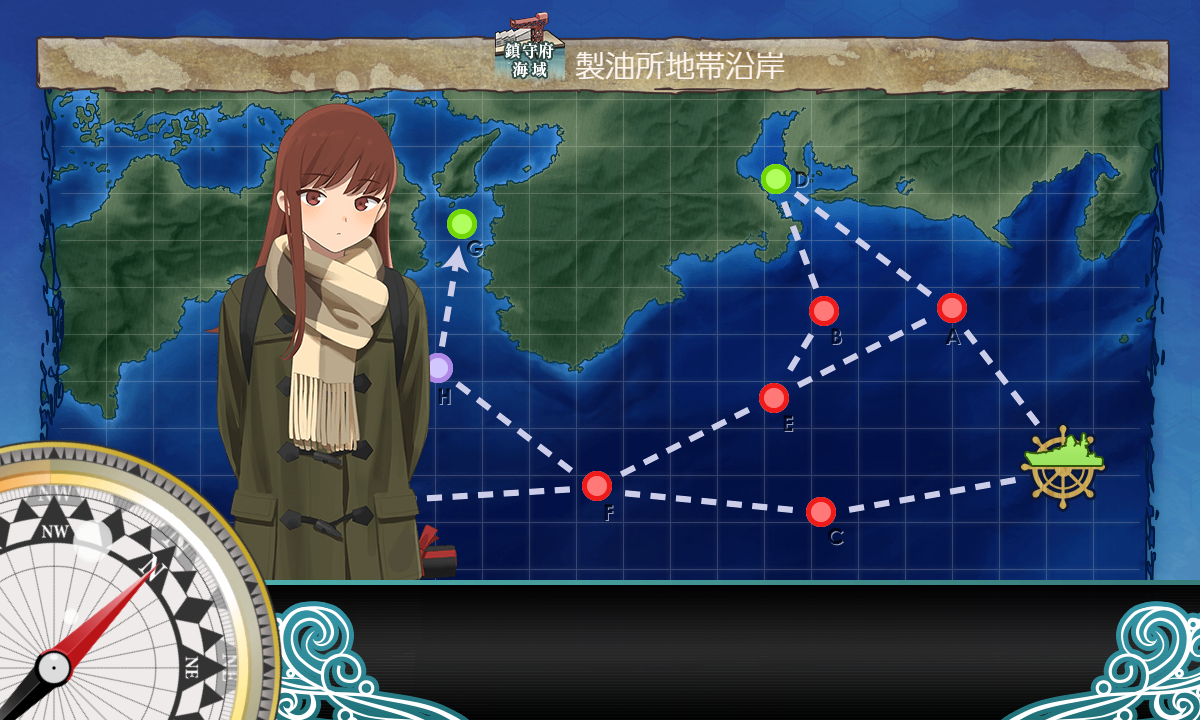This screenshot has width=1200, height=720.
Task: Select red map node A
Action: click(x=952, y=308)
